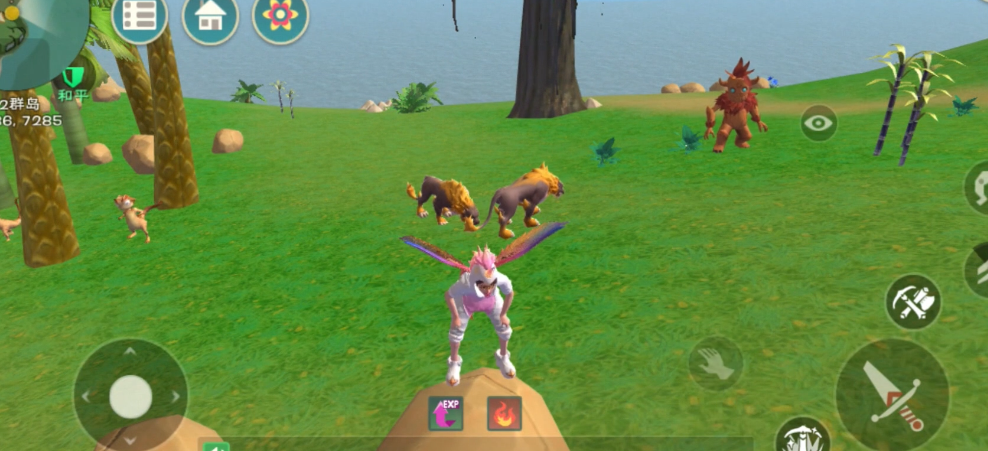Select the EXP boost buff icon
The width and height of the screenshot is (988, 451).
[446, 413]
